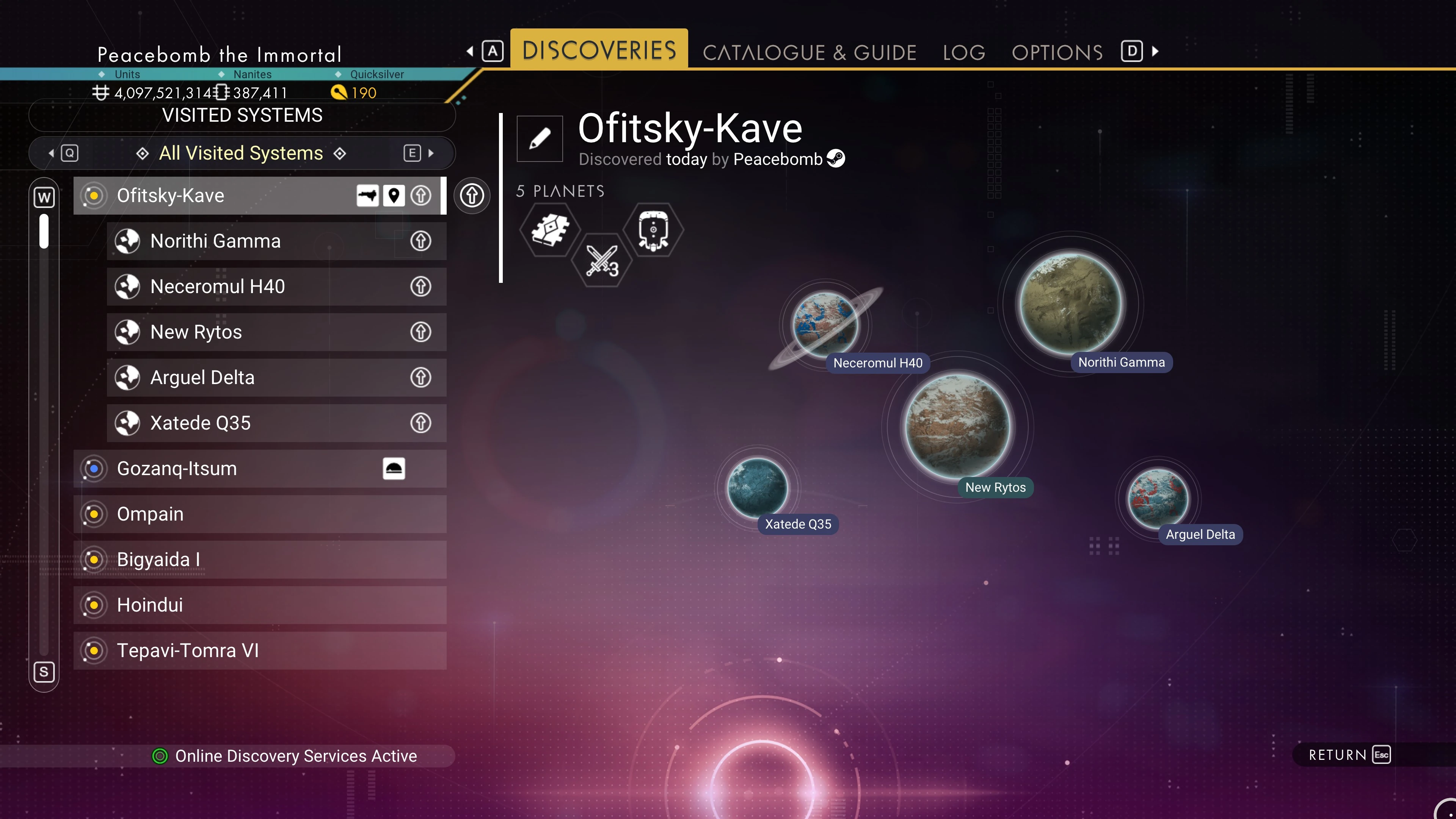Go to the Options tab
Viewport: 1456px width, 819px height.
point(1057,53)
